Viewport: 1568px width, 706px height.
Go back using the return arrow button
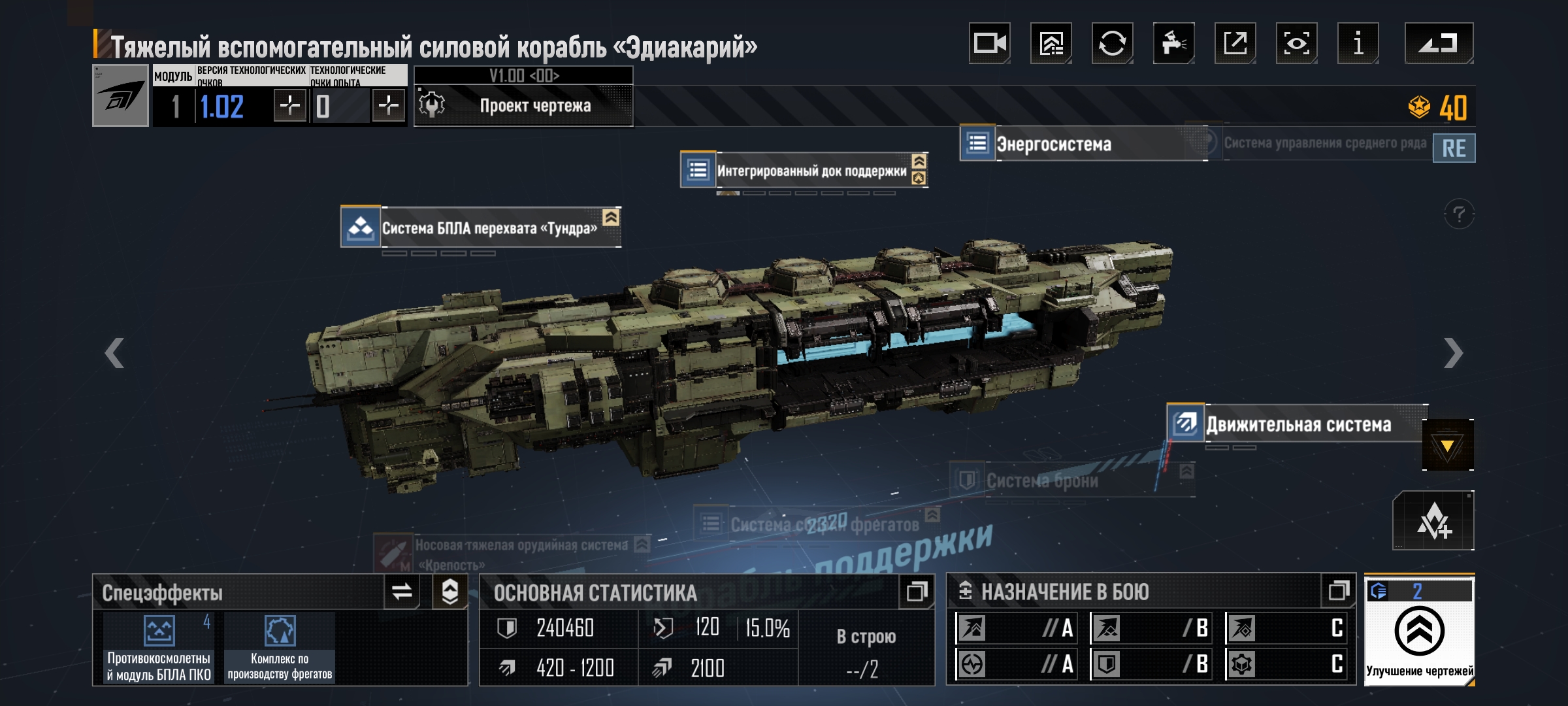coord(1439,43)
